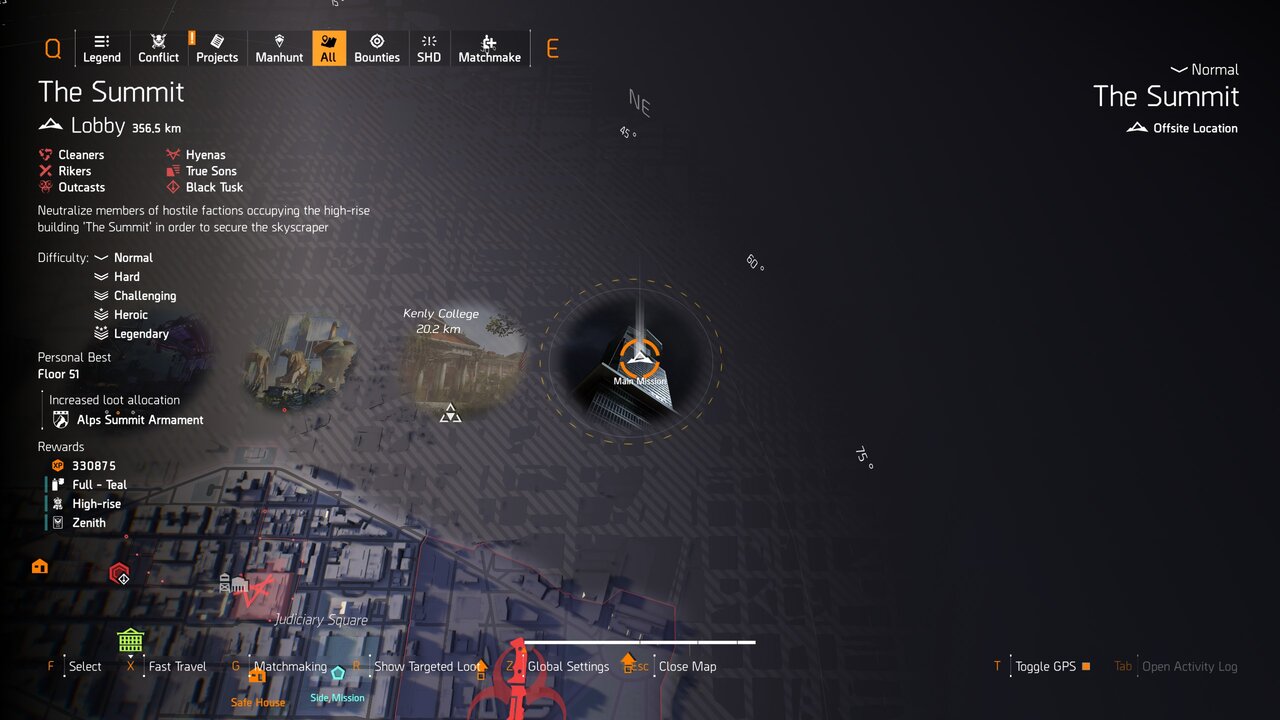
Task: Select the Hyenas faction icon
Action: click(174, 155)
